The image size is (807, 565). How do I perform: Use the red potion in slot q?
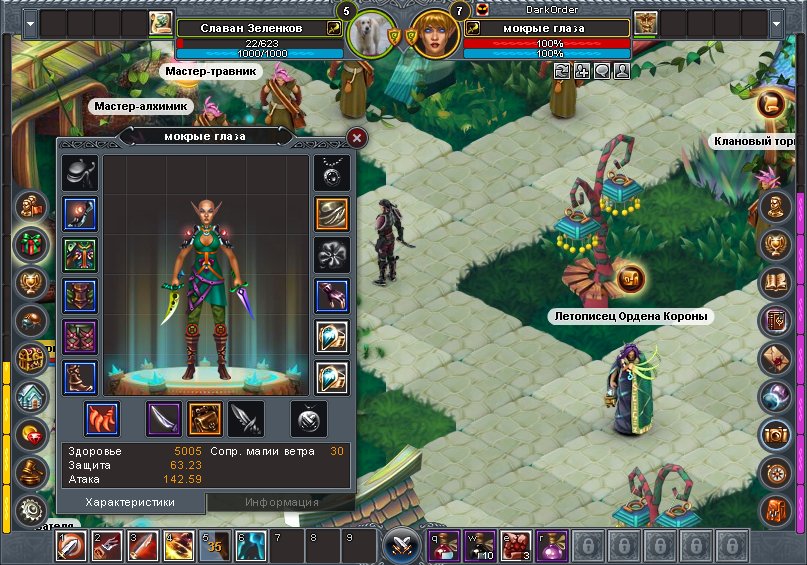pyautogui.click(x=445, y=546)
